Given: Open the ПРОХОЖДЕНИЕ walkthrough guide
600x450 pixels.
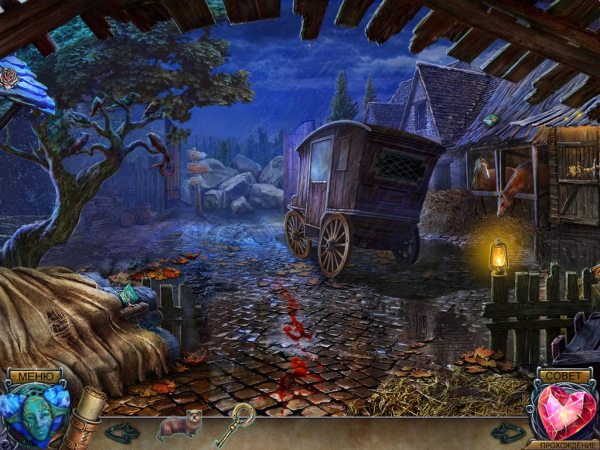Looking at the screenshot, I should [565, 444].
